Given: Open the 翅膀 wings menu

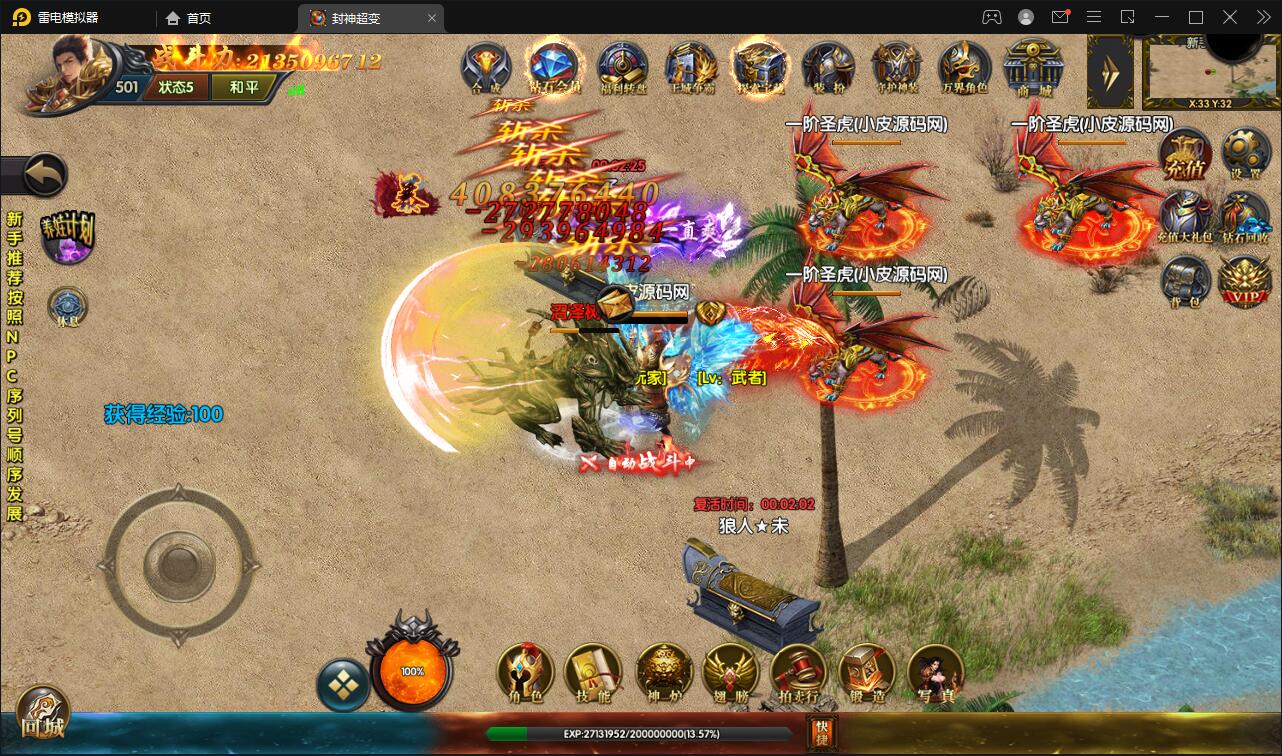Looking at the screenshot, I should coord(730,672).
